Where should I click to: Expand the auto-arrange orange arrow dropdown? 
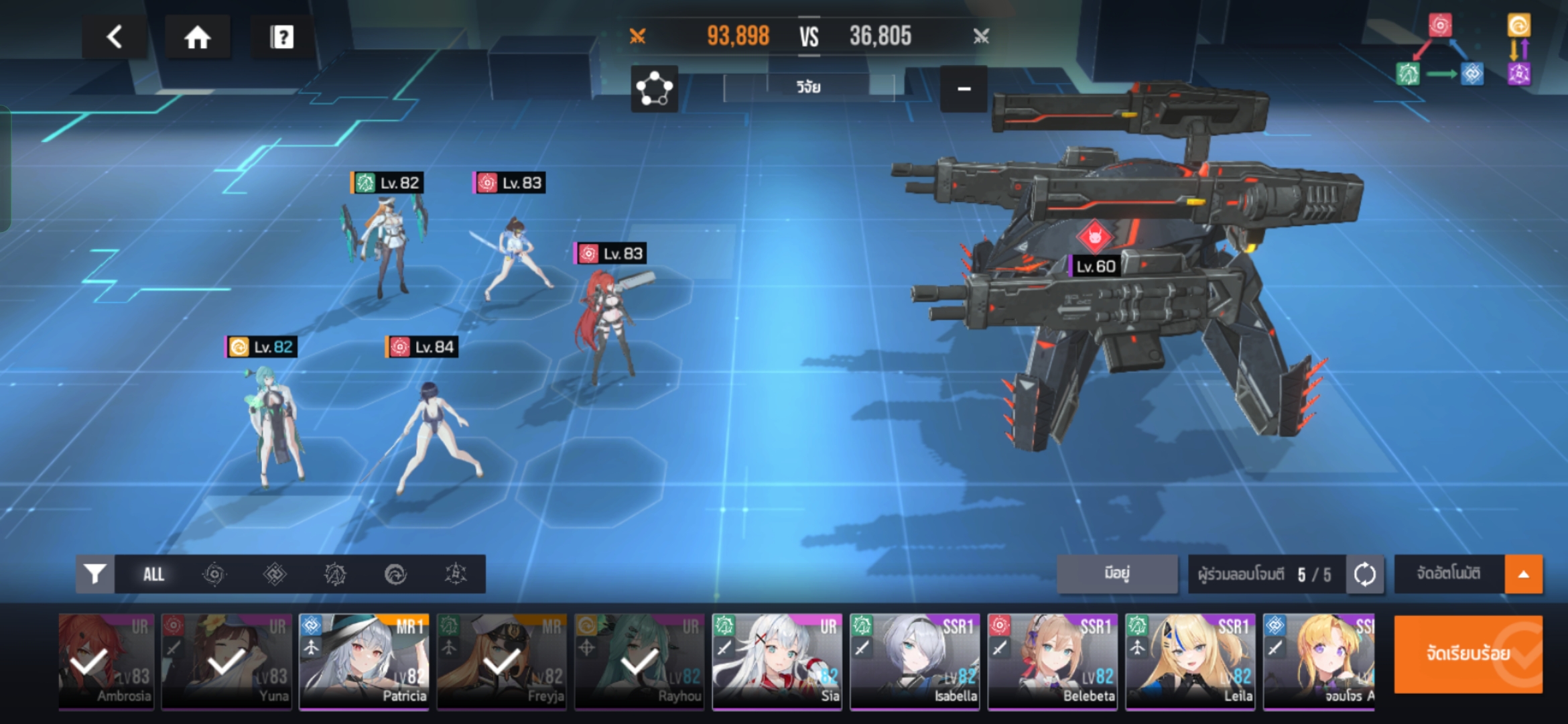(x=1523, y=574)
